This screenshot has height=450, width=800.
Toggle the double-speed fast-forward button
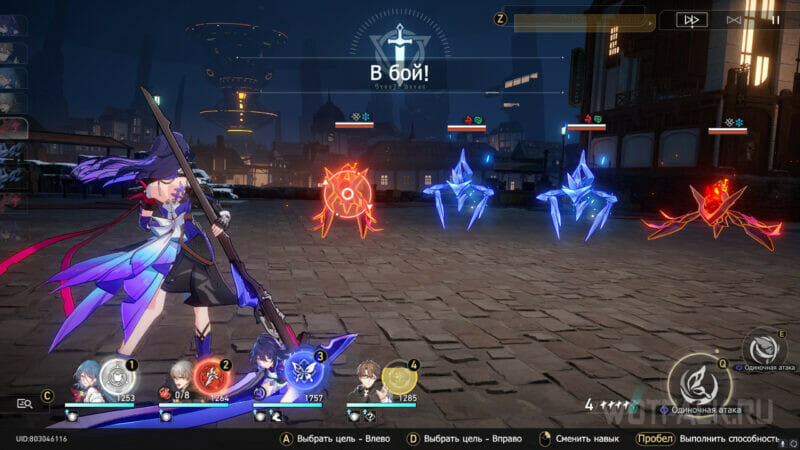(x=691, y=19)
